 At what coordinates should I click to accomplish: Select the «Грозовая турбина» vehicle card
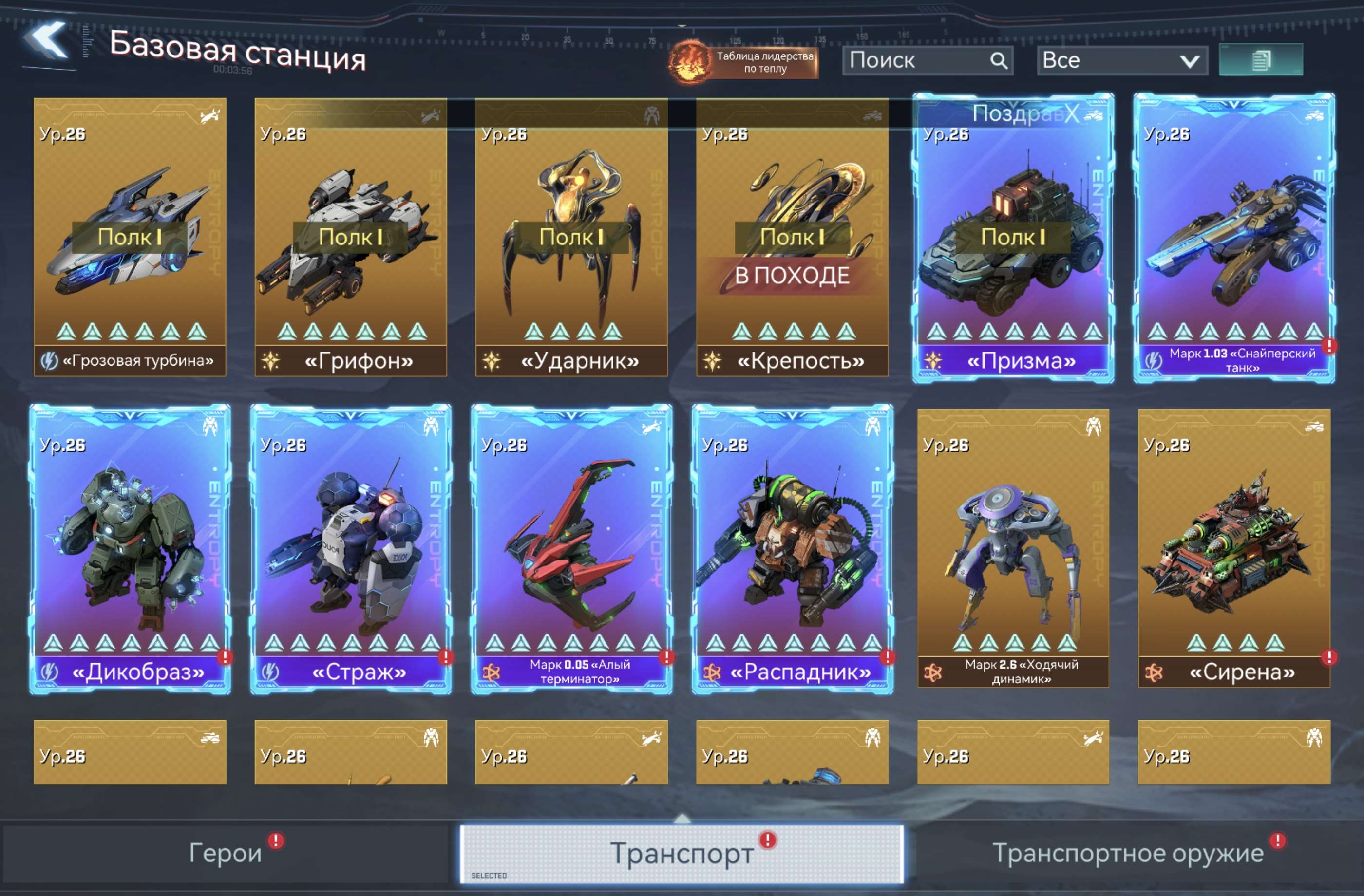tap(130, 237)
